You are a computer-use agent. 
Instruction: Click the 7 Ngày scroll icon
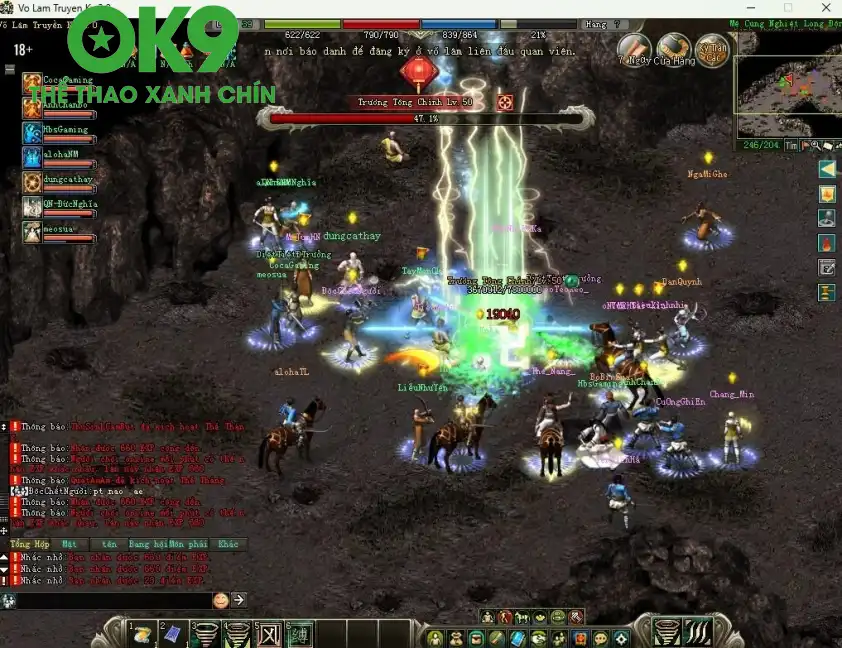(x=634, y=48)
